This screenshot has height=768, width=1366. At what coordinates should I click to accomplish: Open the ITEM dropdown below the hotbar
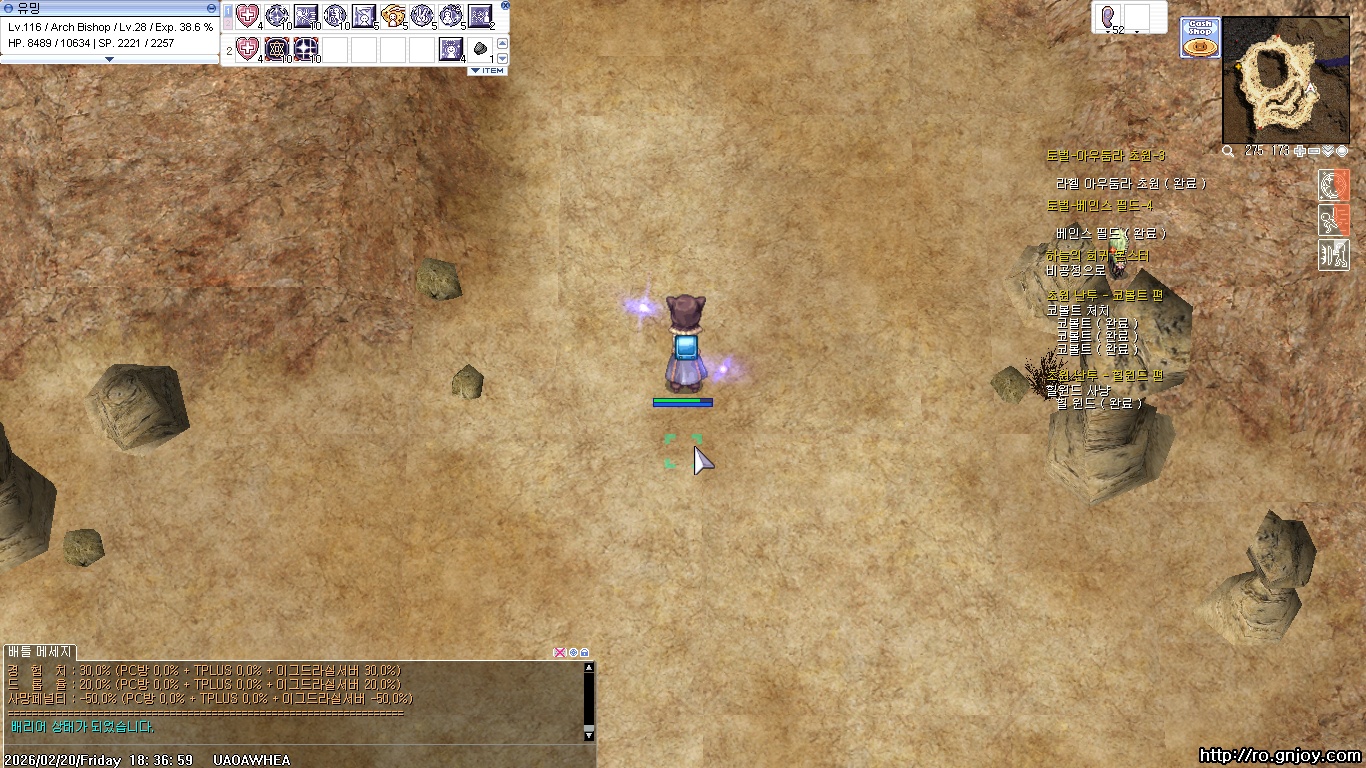pyautogui.click(x=488, y=71)
